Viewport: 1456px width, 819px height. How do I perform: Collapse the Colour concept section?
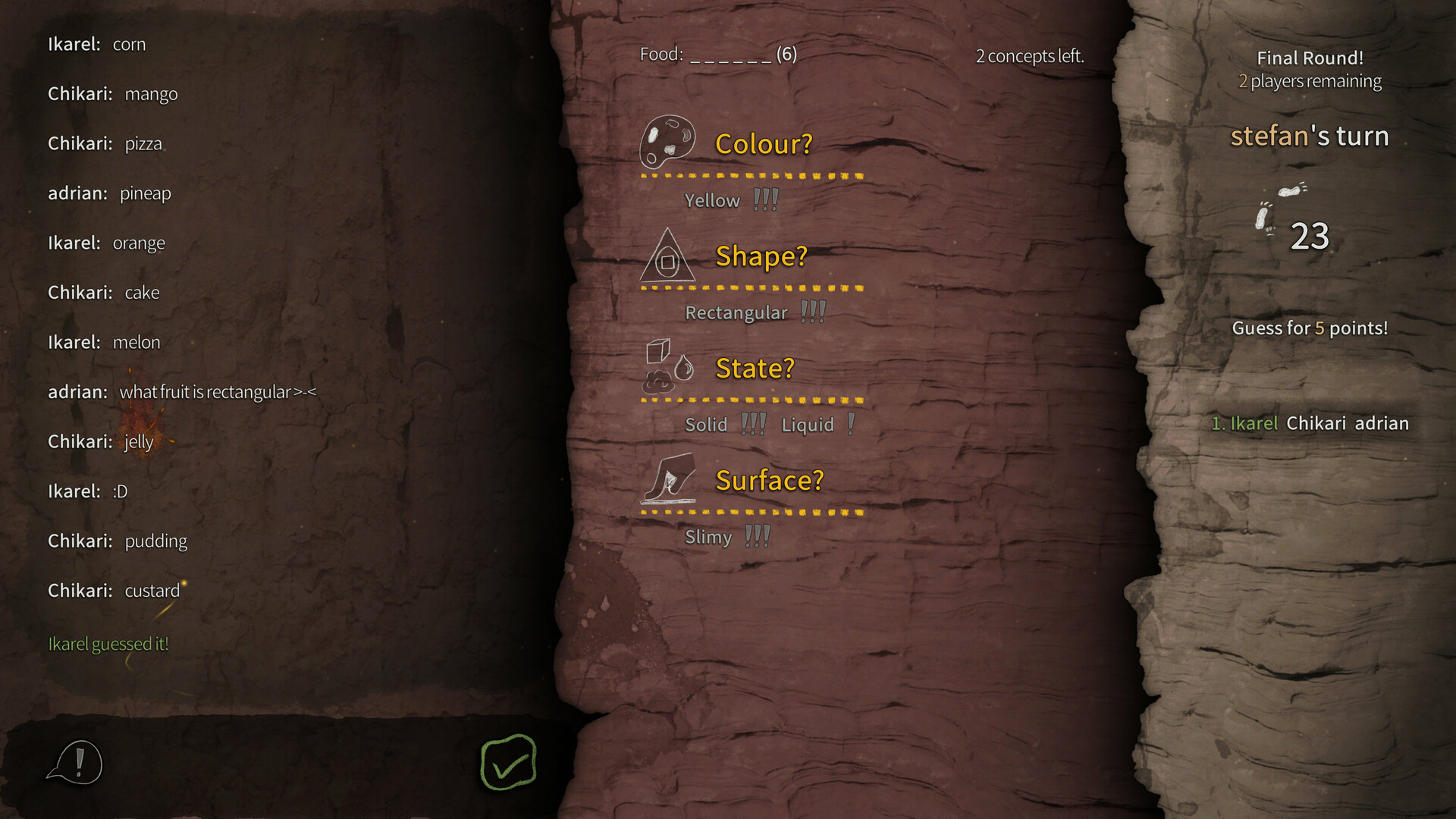764,143
